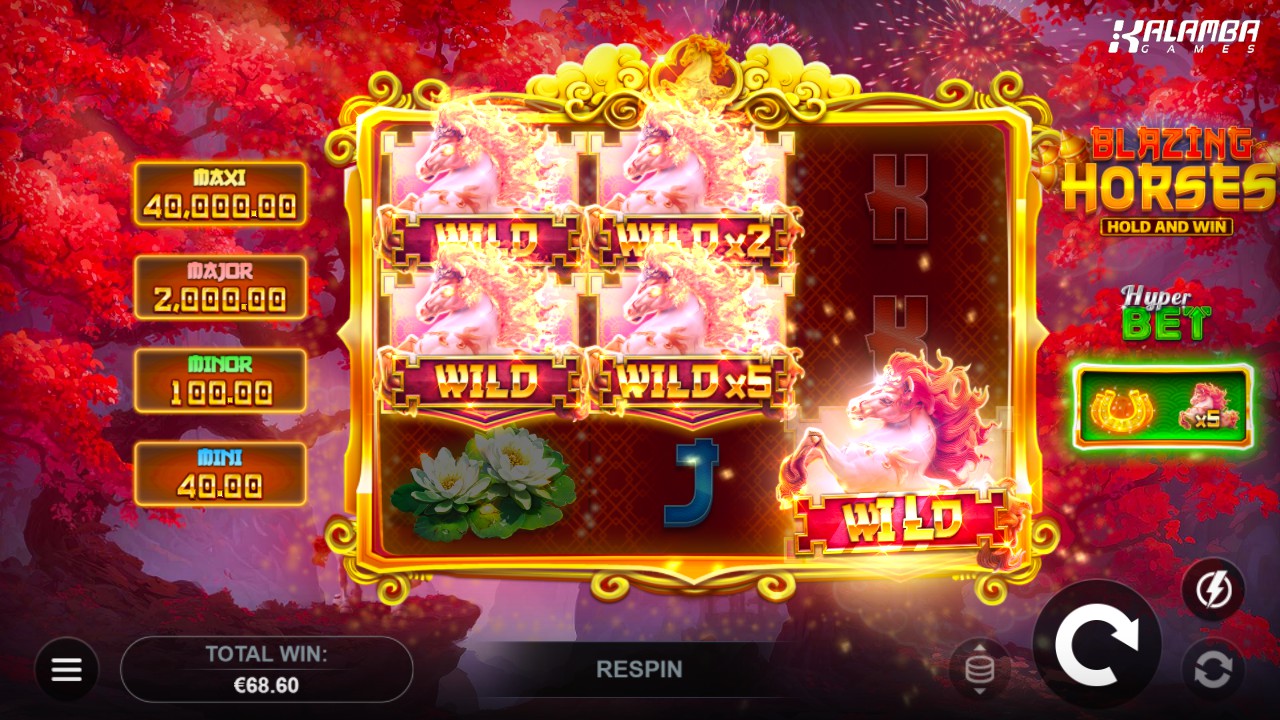Spin the reels with the circular arrow
The image size is (1280, 720).
click(1097, 645)
